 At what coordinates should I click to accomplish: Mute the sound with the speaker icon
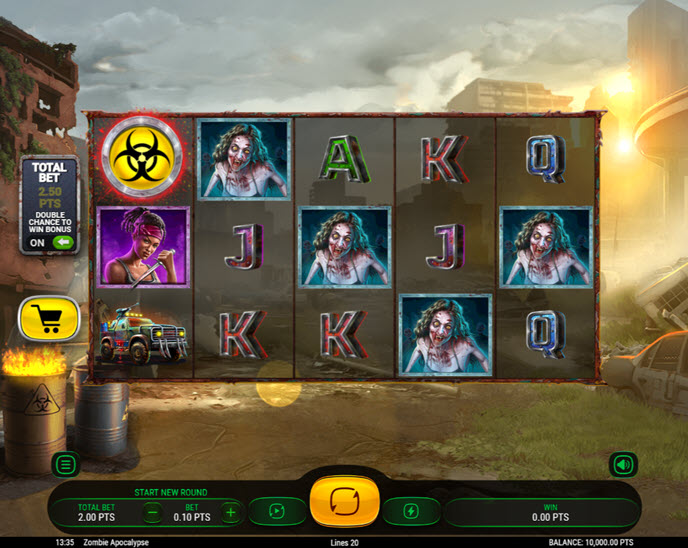pyautogui.click(x=623, y=464)
